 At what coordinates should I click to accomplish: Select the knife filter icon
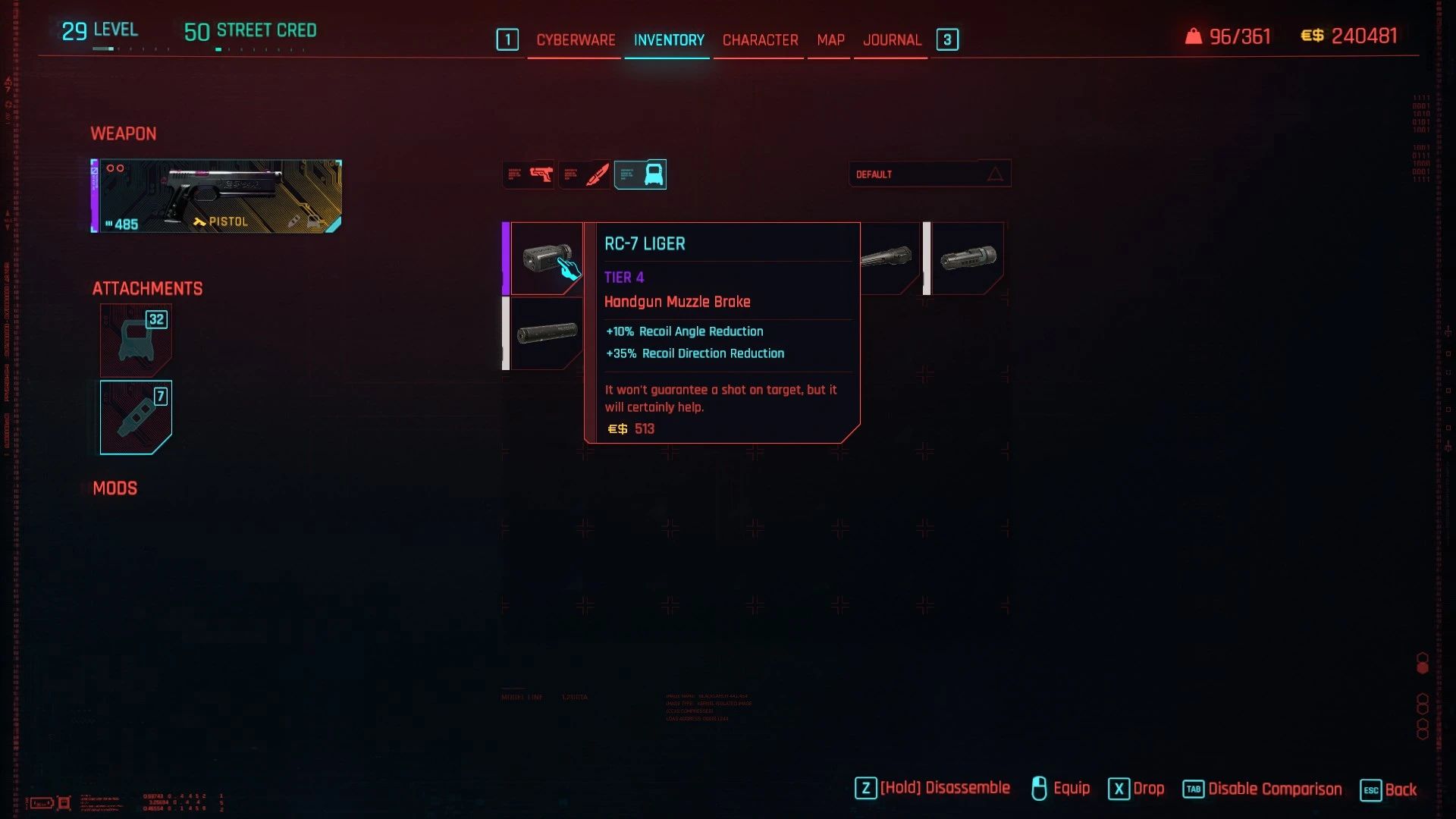(585, 174)
